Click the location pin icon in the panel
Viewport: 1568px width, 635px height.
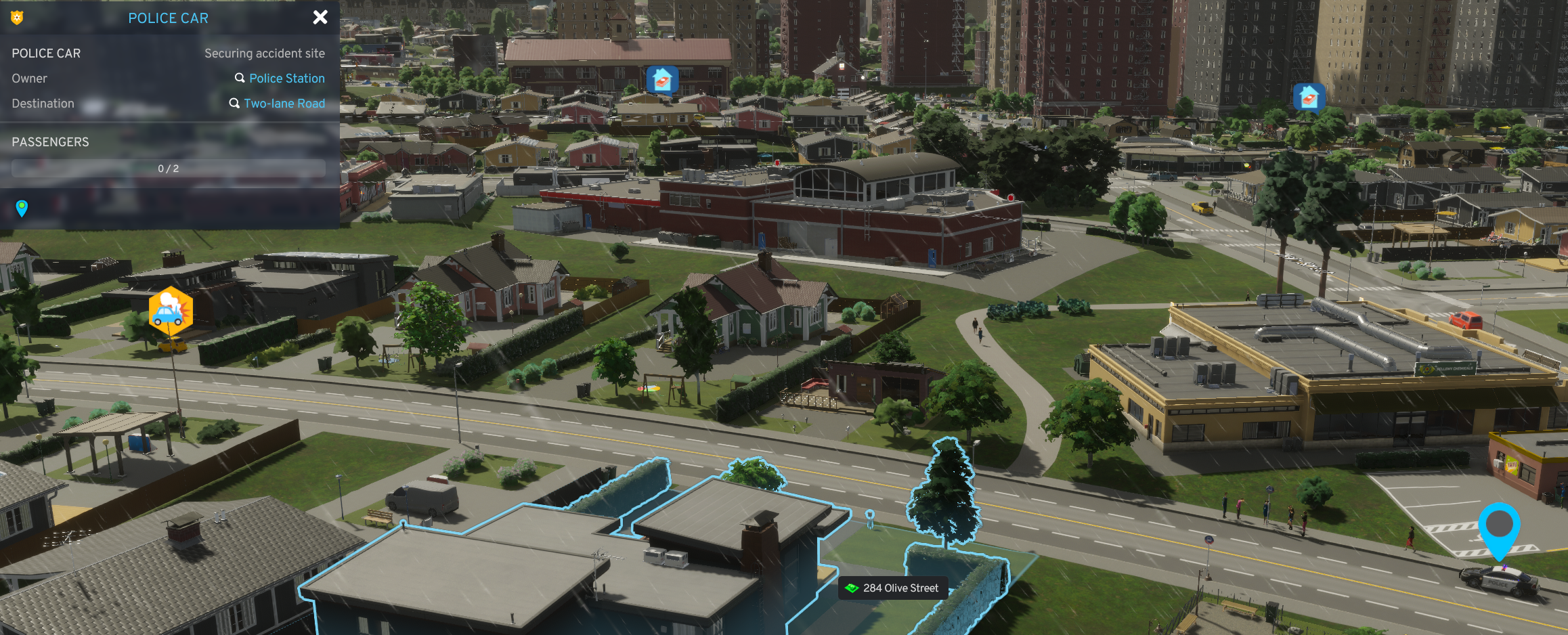(22, 208)
